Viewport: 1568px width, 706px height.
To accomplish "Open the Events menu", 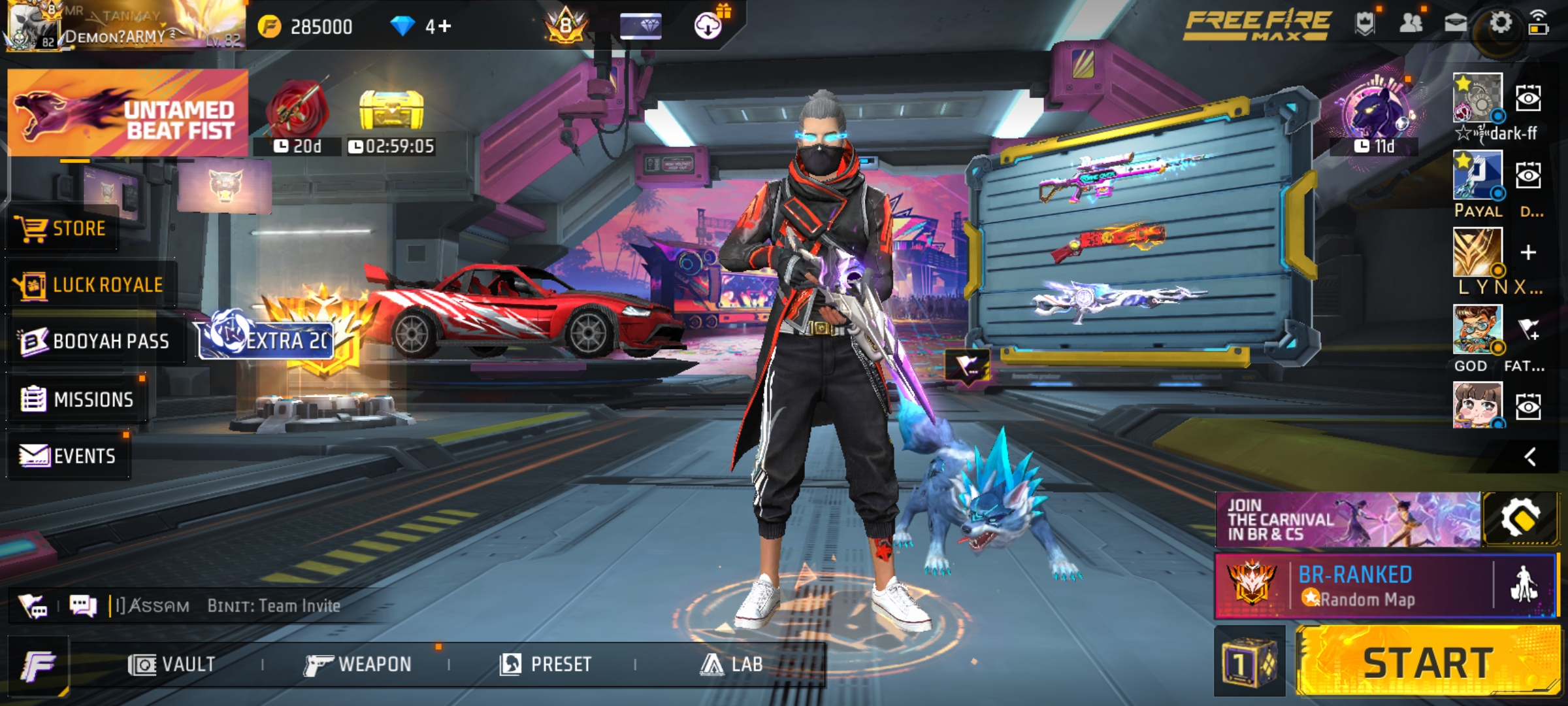I will [x=68, y=456].
